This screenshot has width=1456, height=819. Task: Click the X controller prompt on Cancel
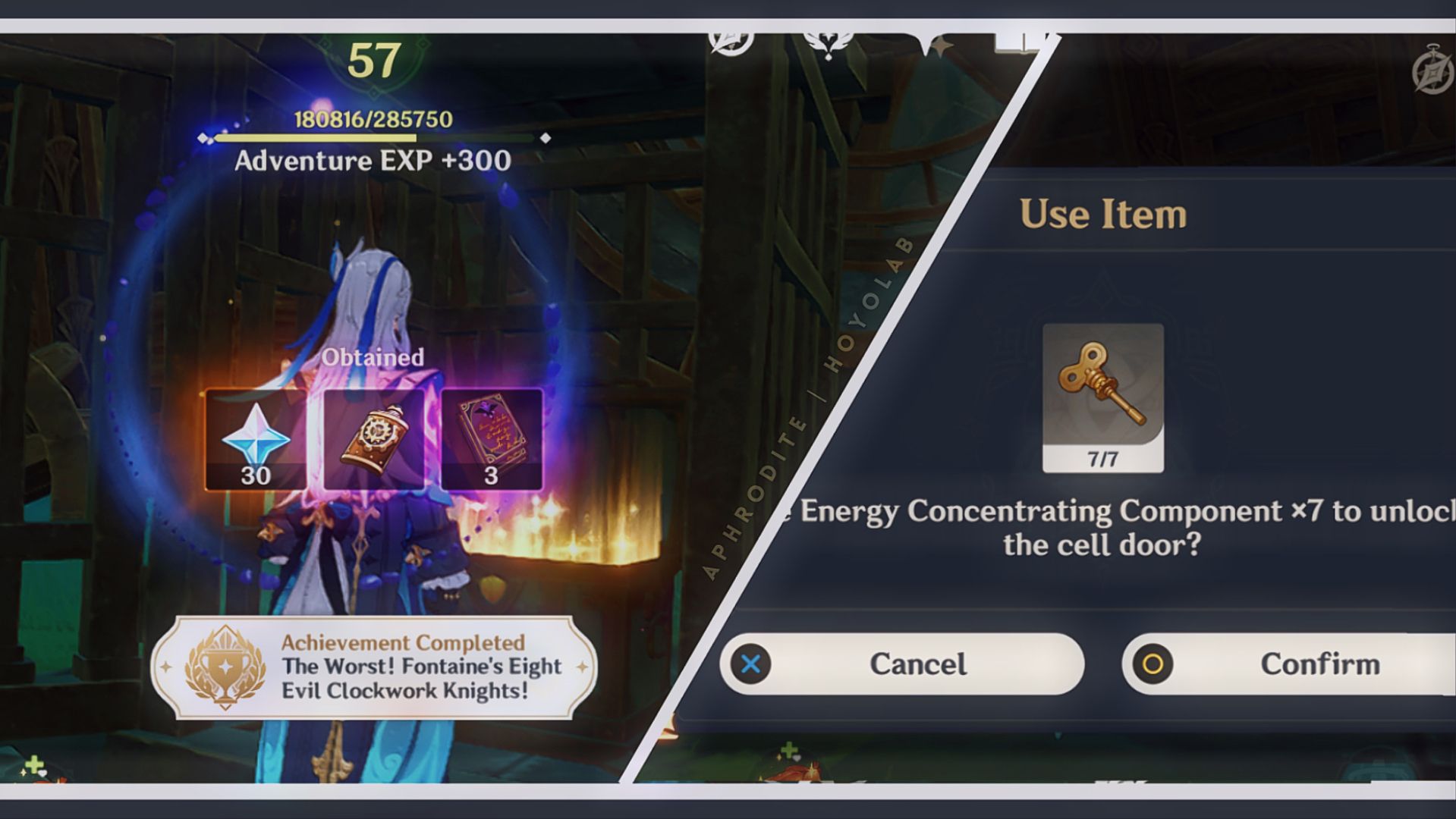click(x=752, y=664)
